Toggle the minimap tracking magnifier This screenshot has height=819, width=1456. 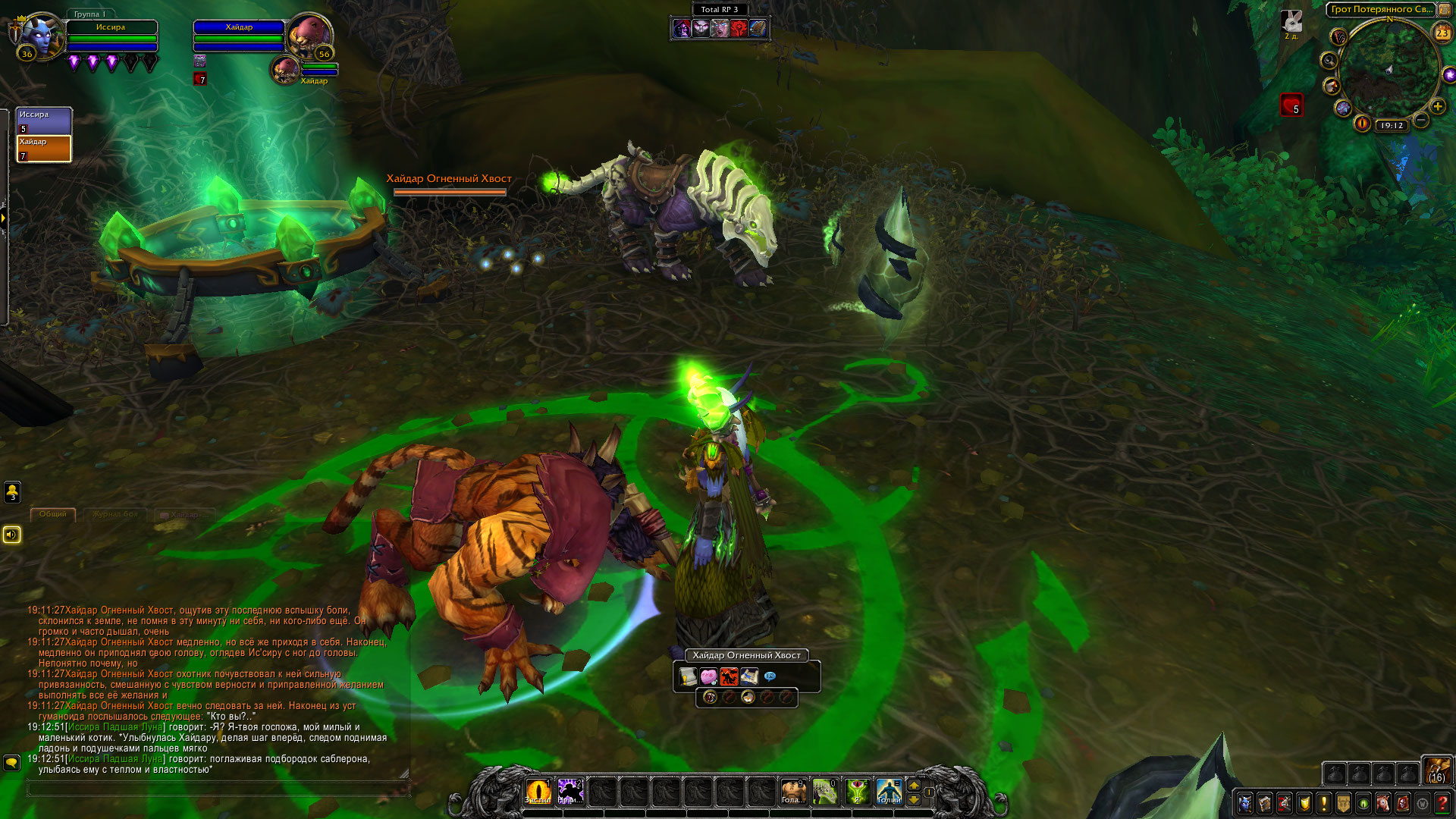1329,60
